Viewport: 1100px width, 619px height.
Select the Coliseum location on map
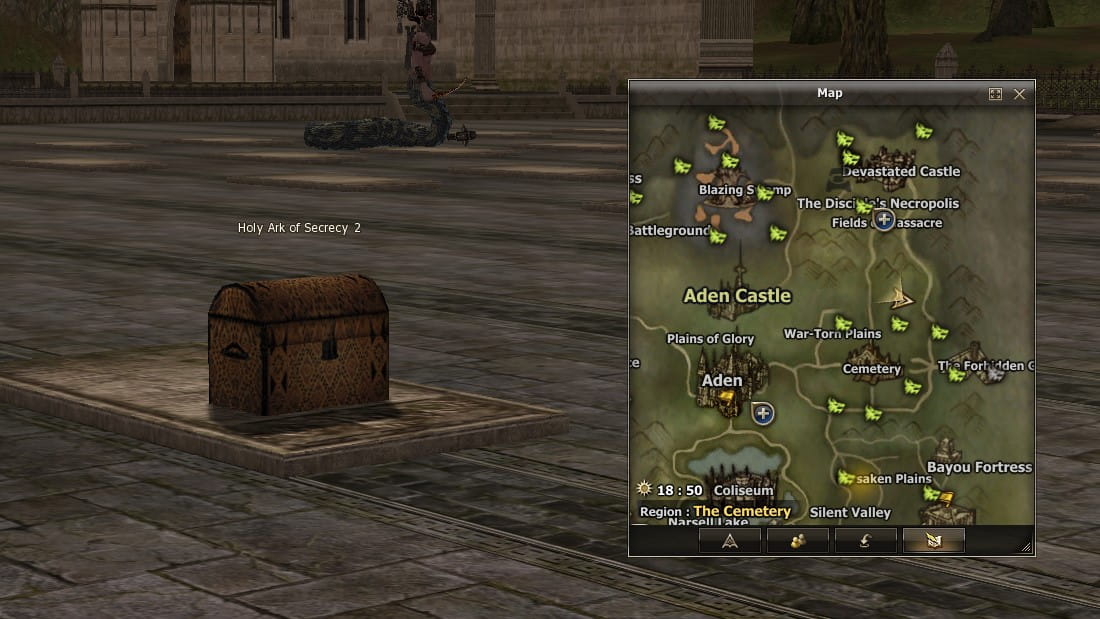coord(744,491)
